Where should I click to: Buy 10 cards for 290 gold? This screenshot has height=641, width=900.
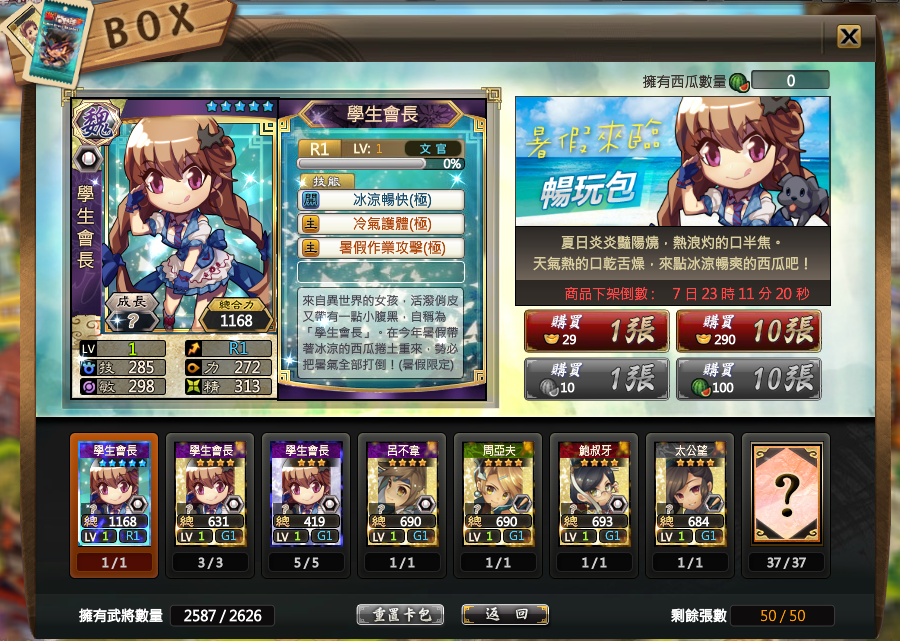tap(748, 331)
